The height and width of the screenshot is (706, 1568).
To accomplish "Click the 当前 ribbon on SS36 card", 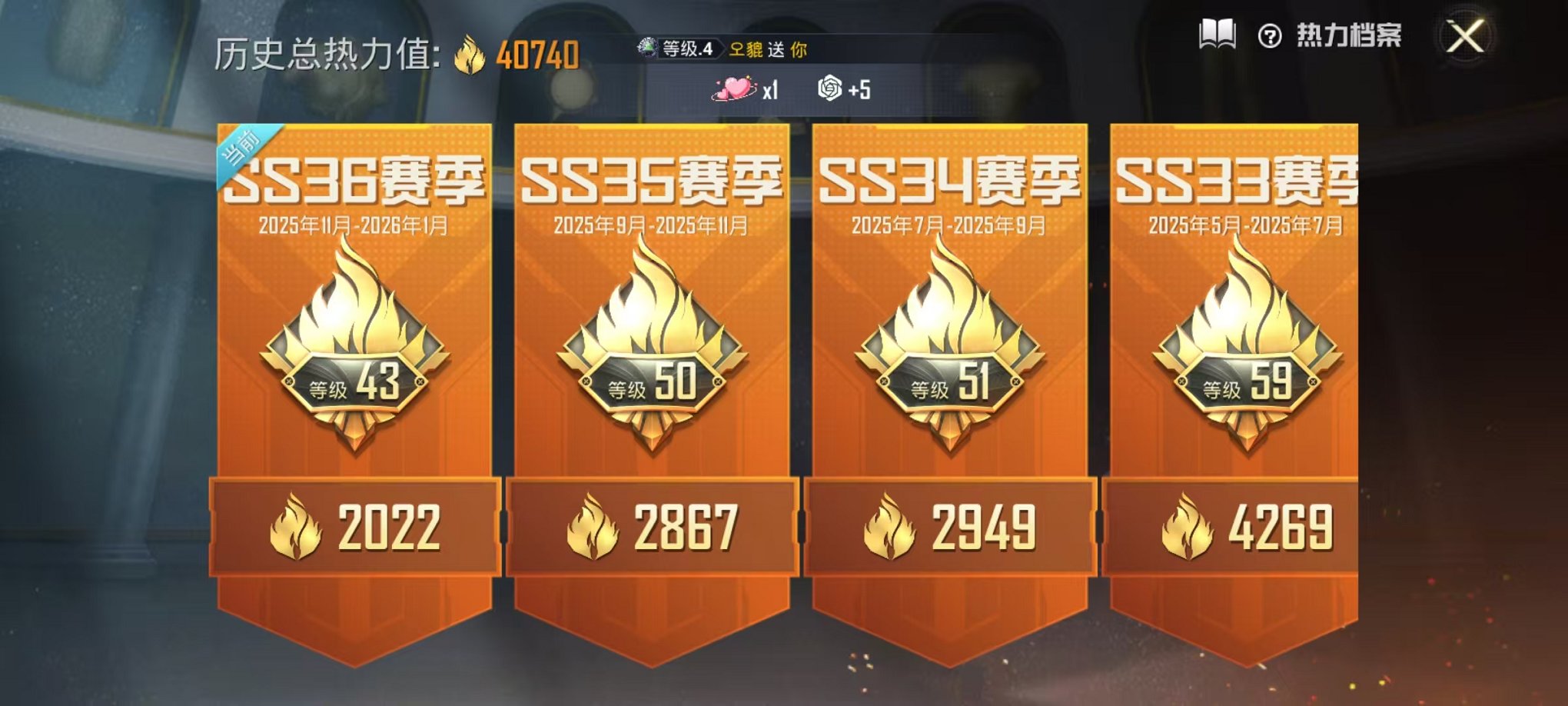I will click(241, 146).
